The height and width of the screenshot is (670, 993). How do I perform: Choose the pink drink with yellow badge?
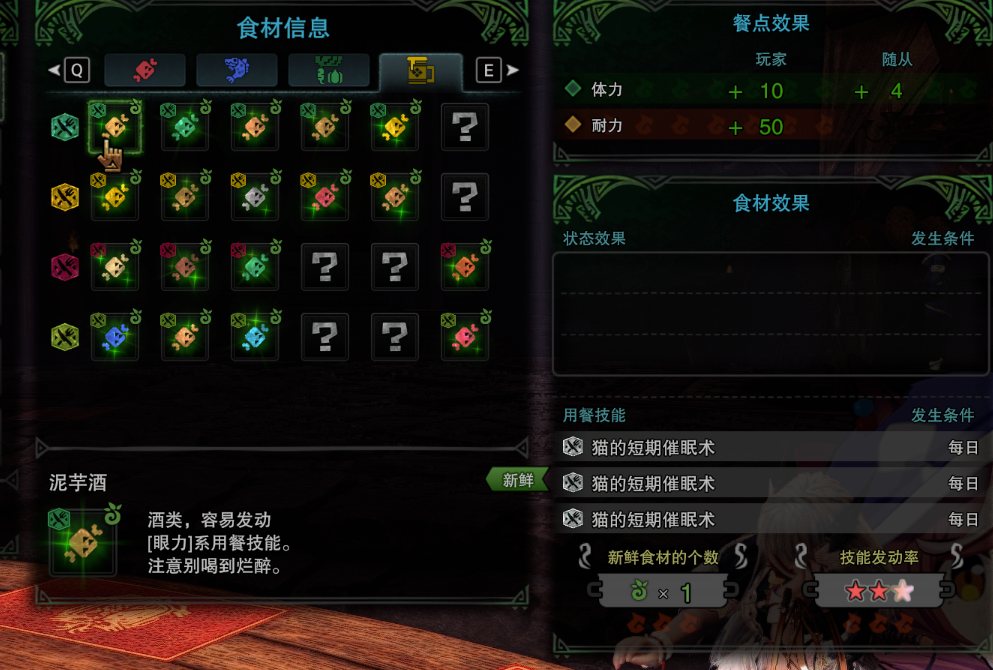pos(324,197)
